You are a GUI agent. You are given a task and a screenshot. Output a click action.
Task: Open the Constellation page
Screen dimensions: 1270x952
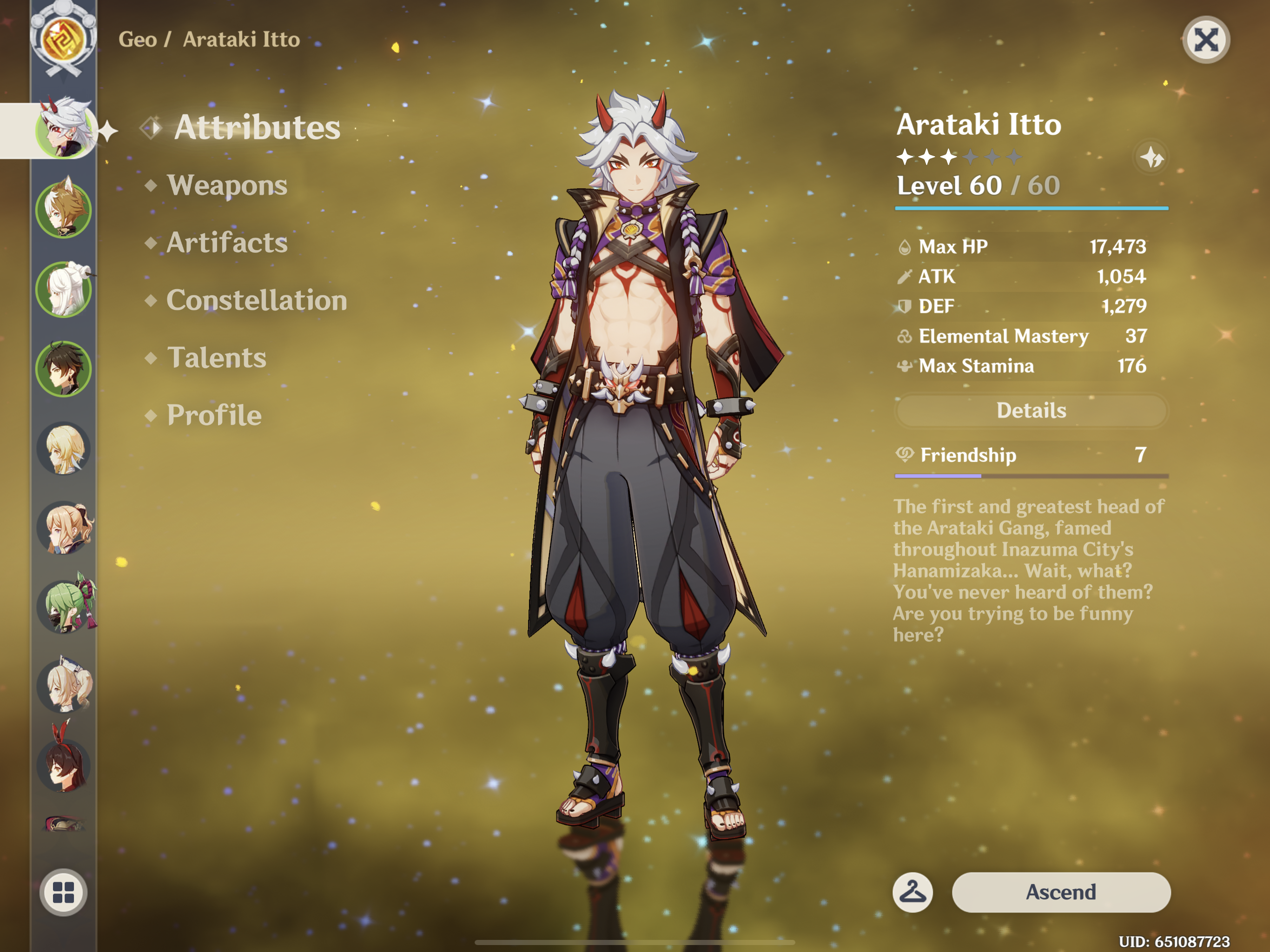[256, 300]
